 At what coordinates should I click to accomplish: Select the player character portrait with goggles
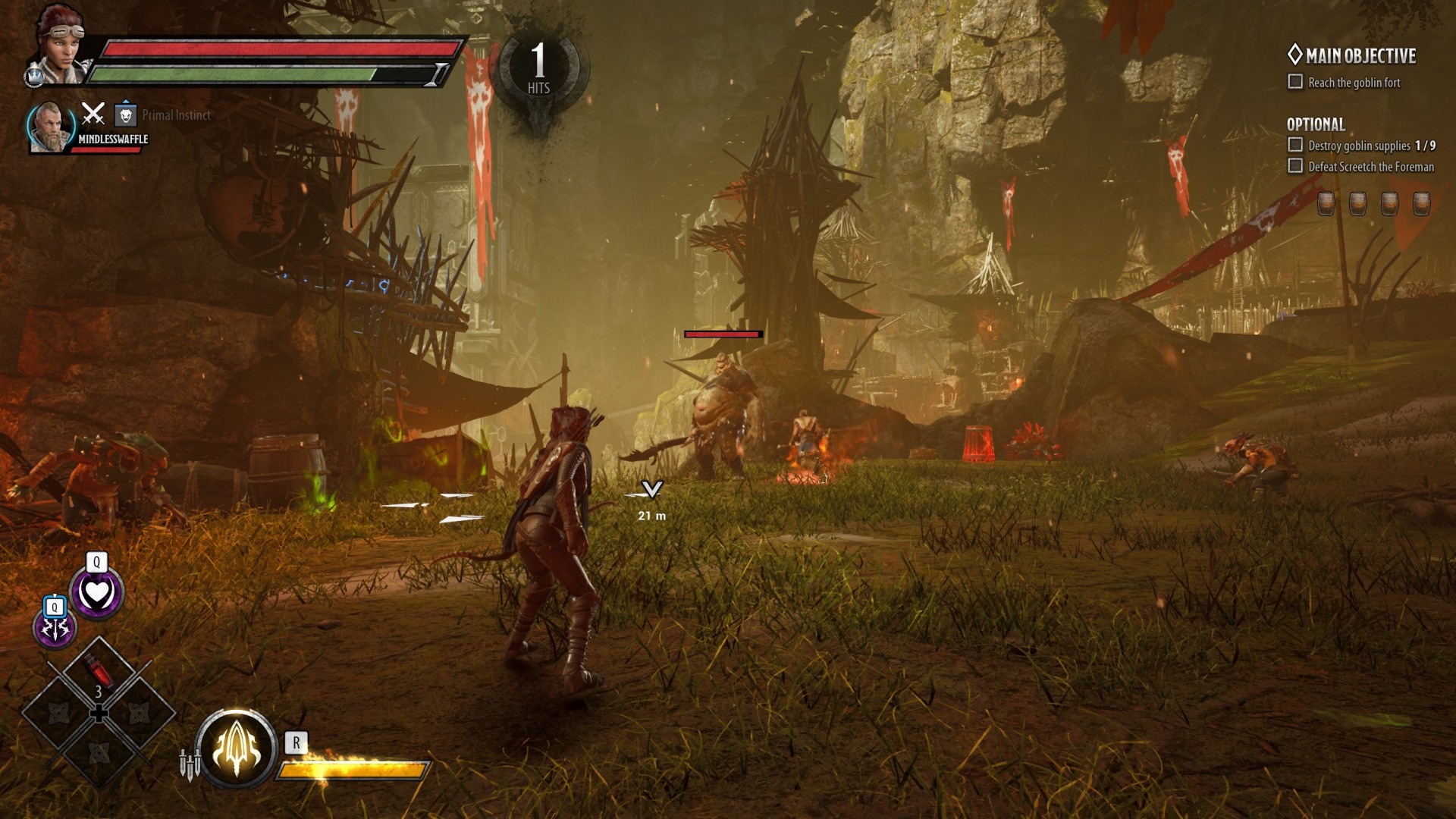[59, 44]
